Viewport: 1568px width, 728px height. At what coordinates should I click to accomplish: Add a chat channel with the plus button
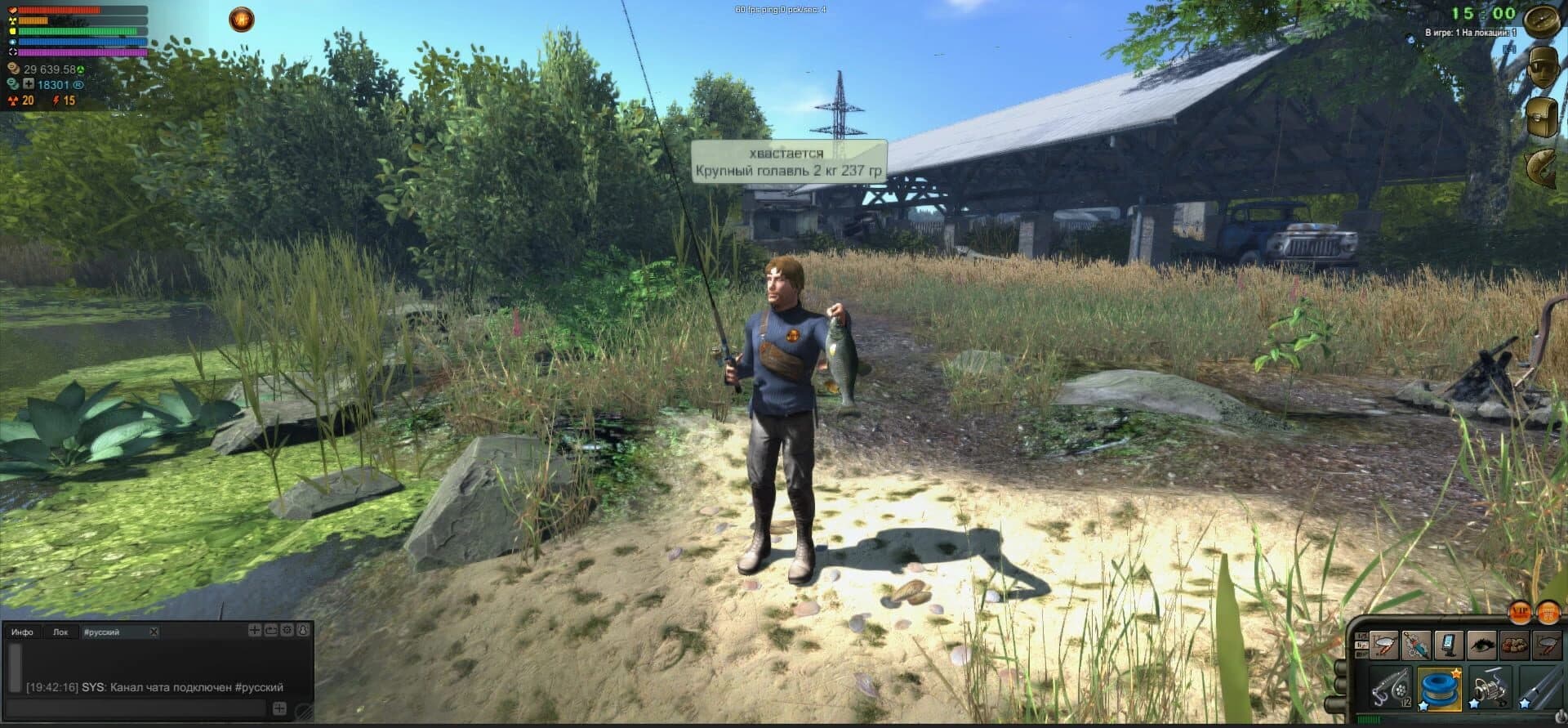click(x=255, y=632)
